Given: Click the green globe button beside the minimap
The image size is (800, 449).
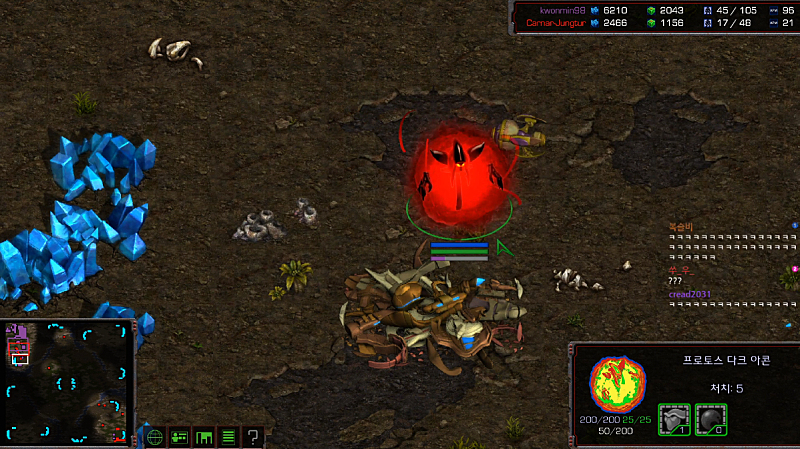Looking at the screenshot, I should click(x=155, y=437).
